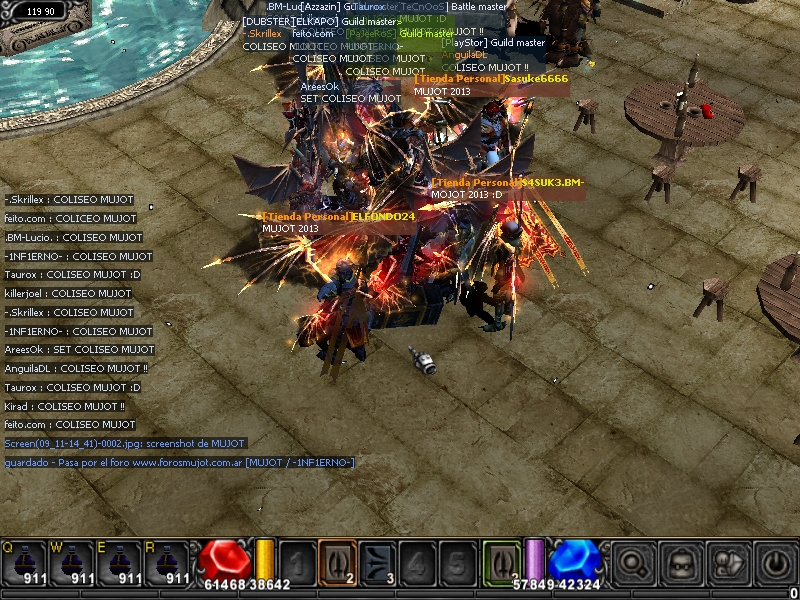Click the power system menu button
The image size is (800, 600).
click(776, 564)
